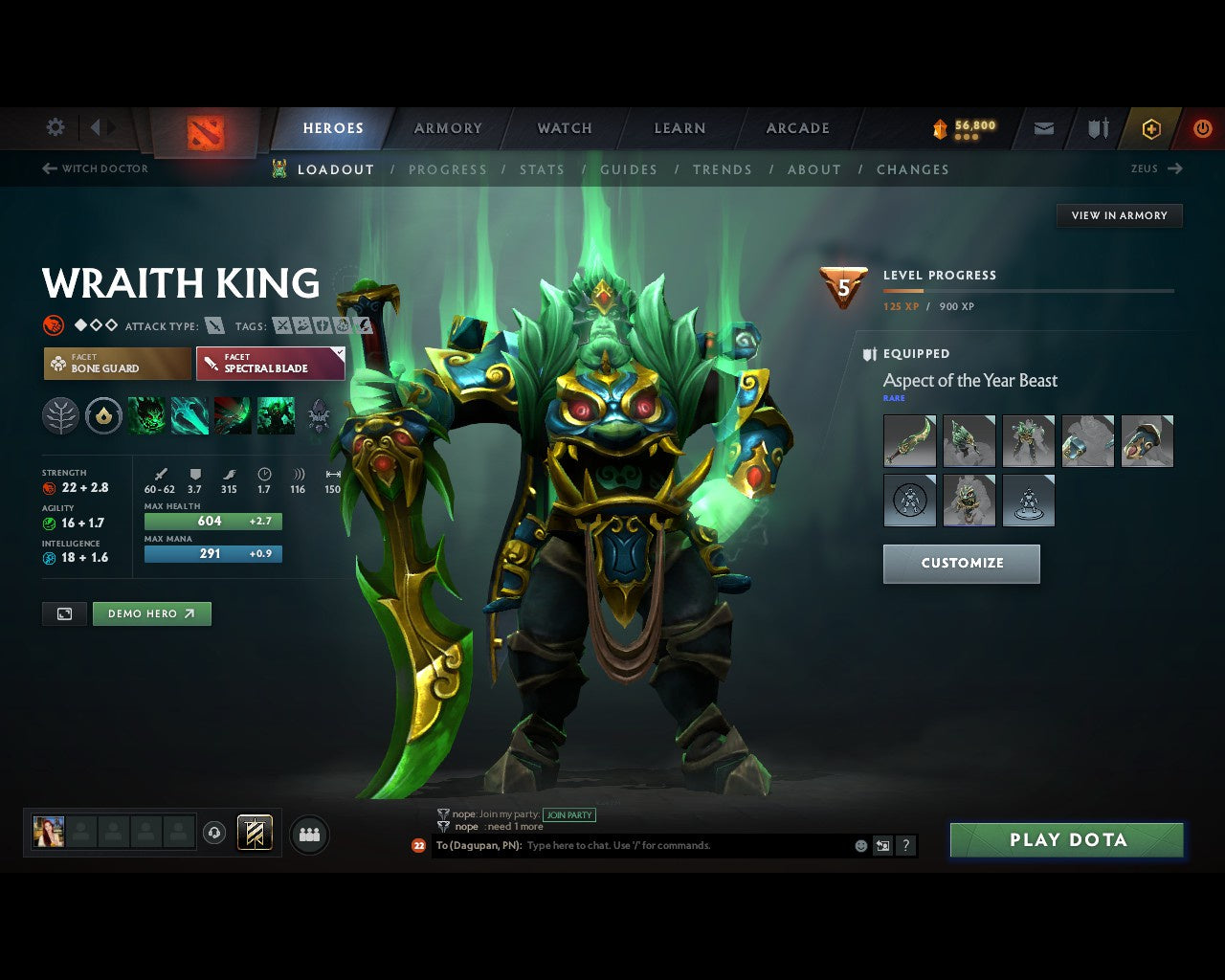The image size is (1225, 980).
Task: Click the battle pass shield and sword icon
Action: [x=1097, y=127]
